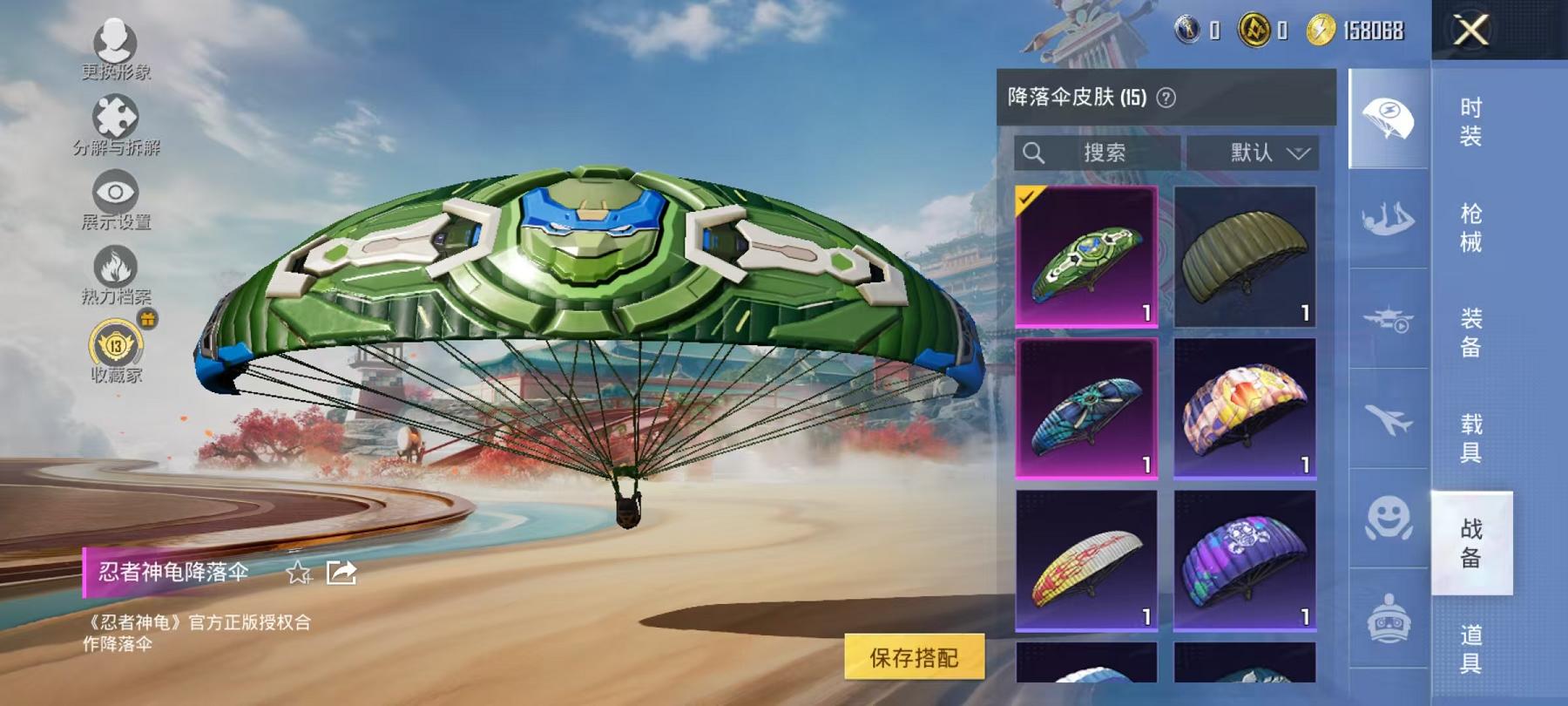Open the 默认 sort dropdown

click(1255, 153)
